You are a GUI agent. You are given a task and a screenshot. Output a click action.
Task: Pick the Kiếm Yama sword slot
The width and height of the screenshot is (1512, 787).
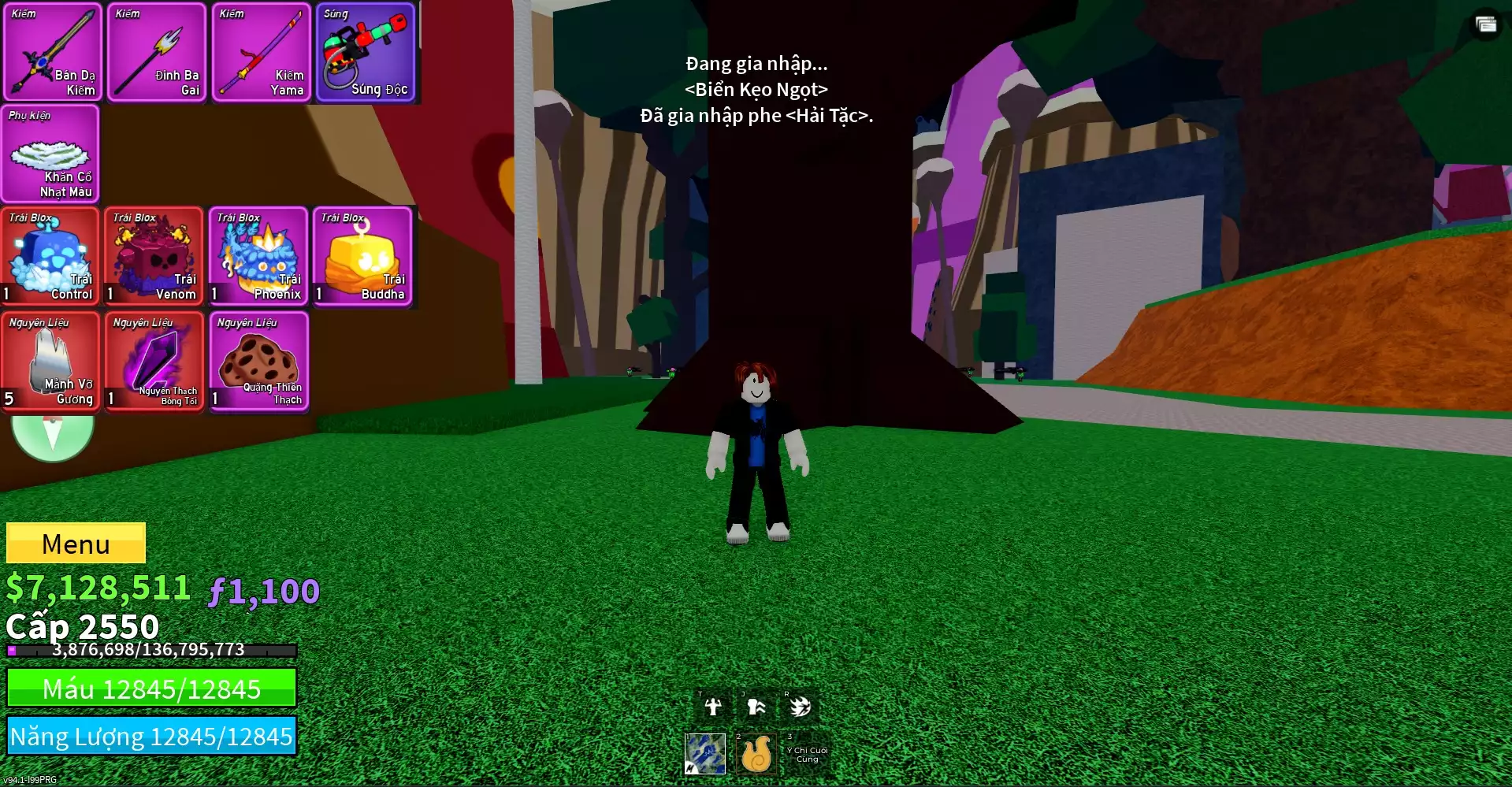261,53
